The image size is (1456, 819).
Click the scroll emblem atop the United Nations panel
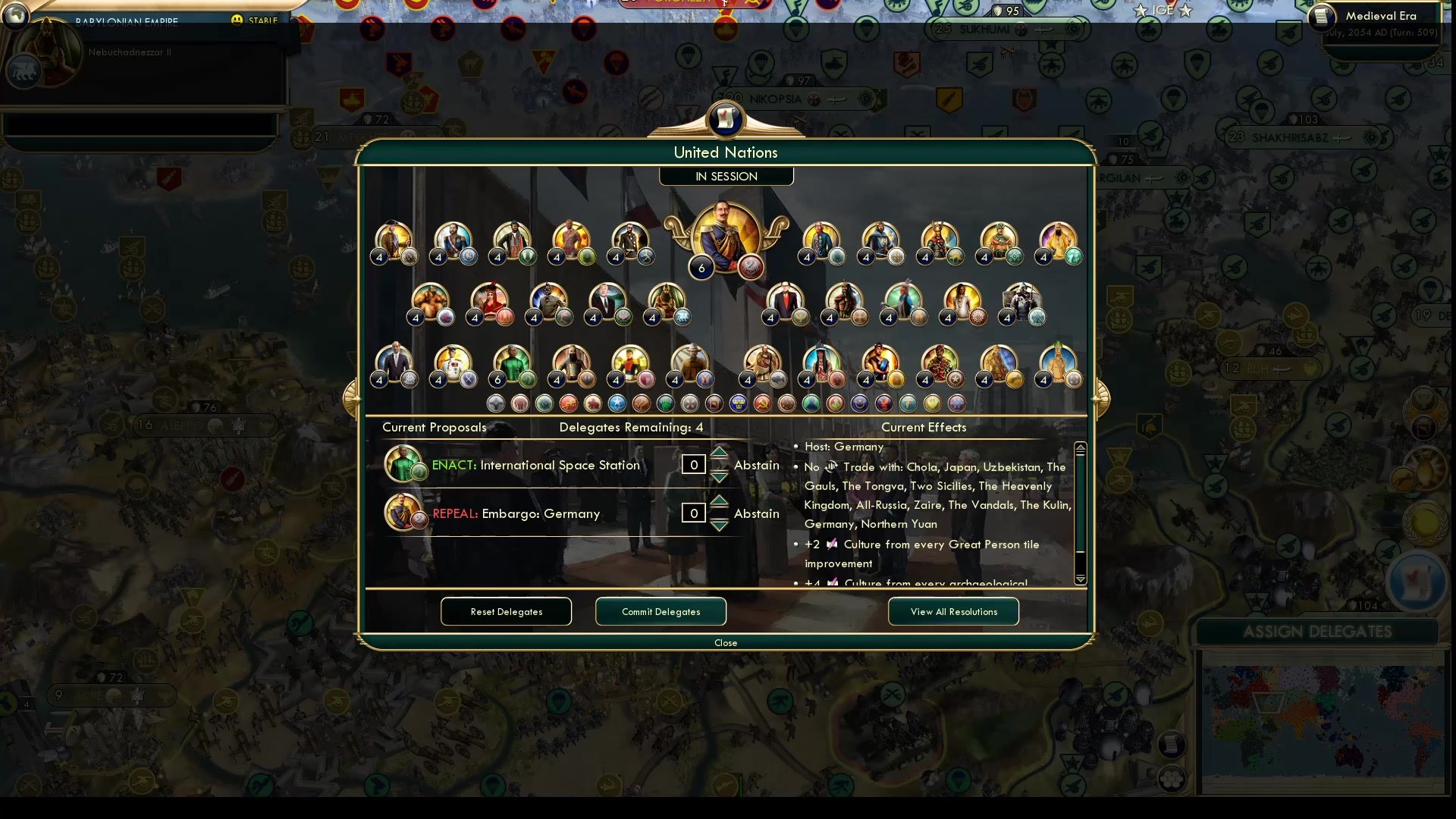tap(726, 120)
